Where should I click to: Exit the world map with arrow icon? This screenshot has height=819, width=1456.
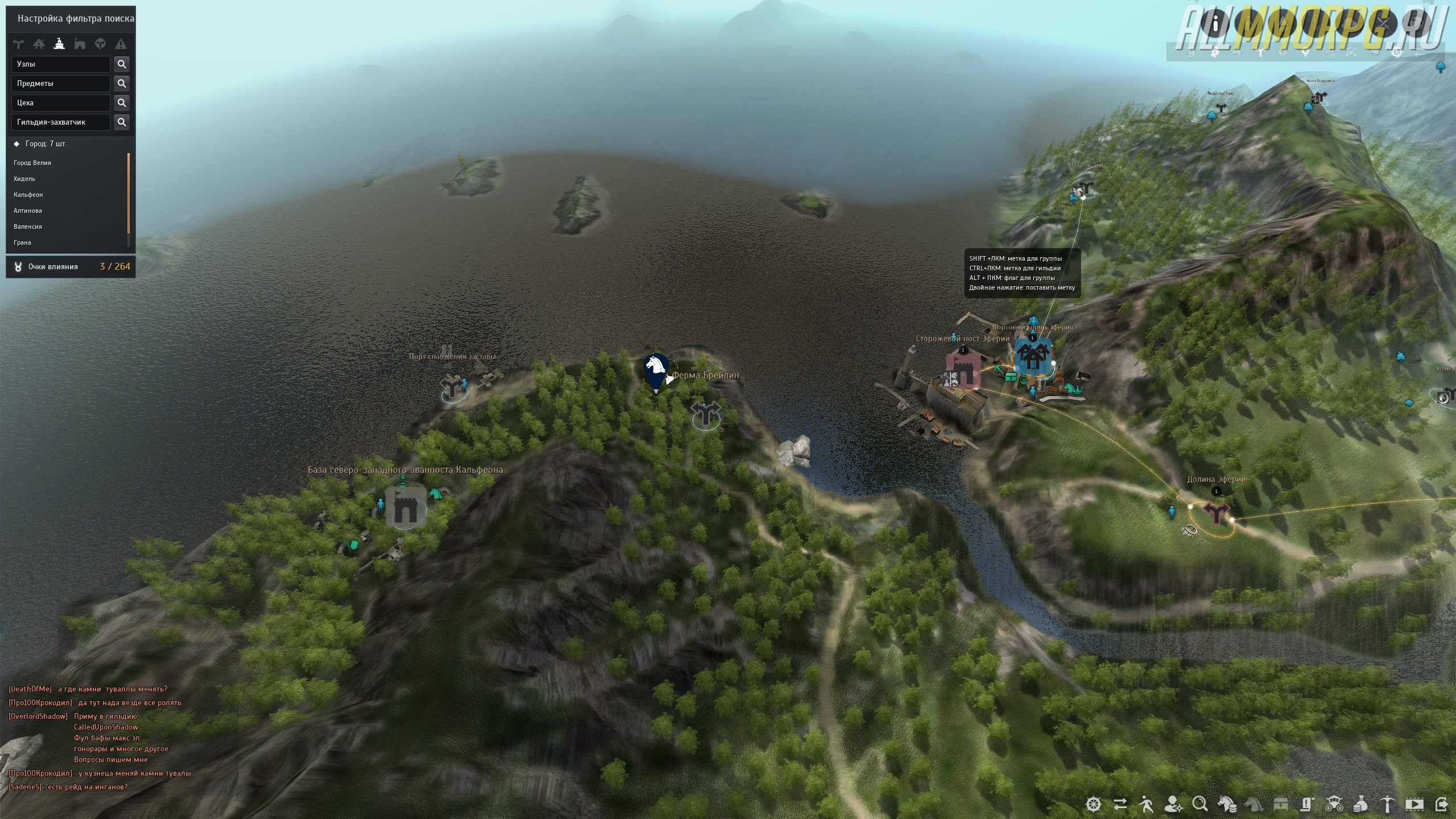click(x=1441, y=804)
